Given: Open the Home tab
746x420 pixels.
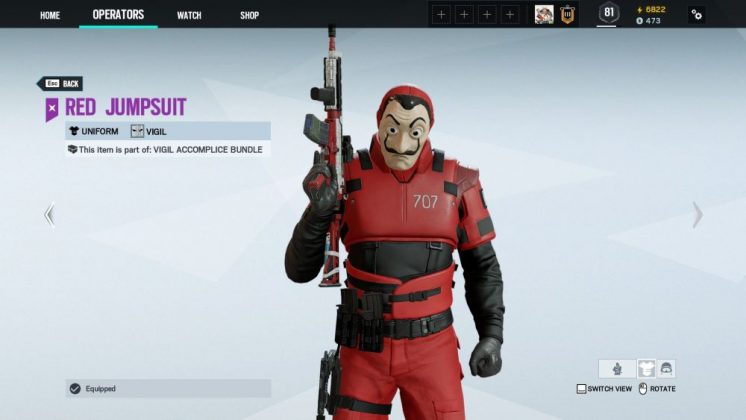Looking at the screenshot, I should coord(50,15).
